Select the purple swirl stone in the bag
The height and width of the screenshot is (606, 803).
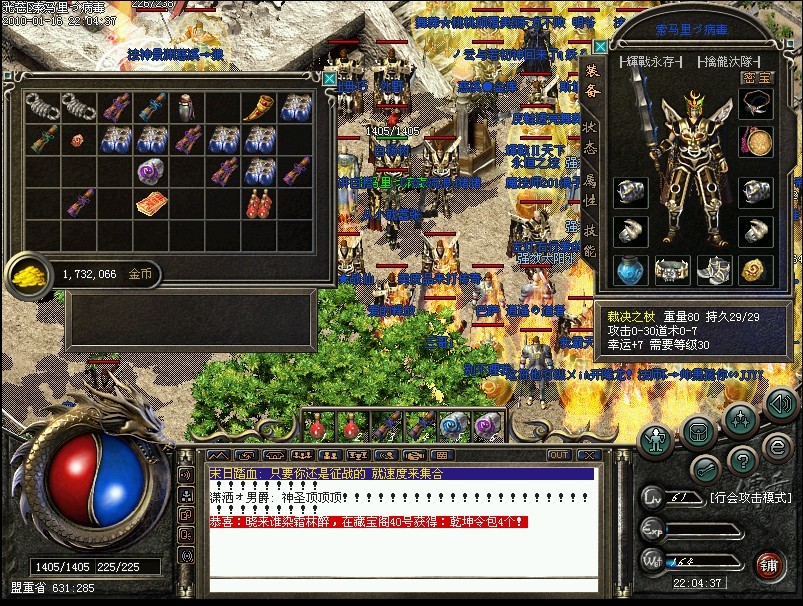tap(151, 171)
